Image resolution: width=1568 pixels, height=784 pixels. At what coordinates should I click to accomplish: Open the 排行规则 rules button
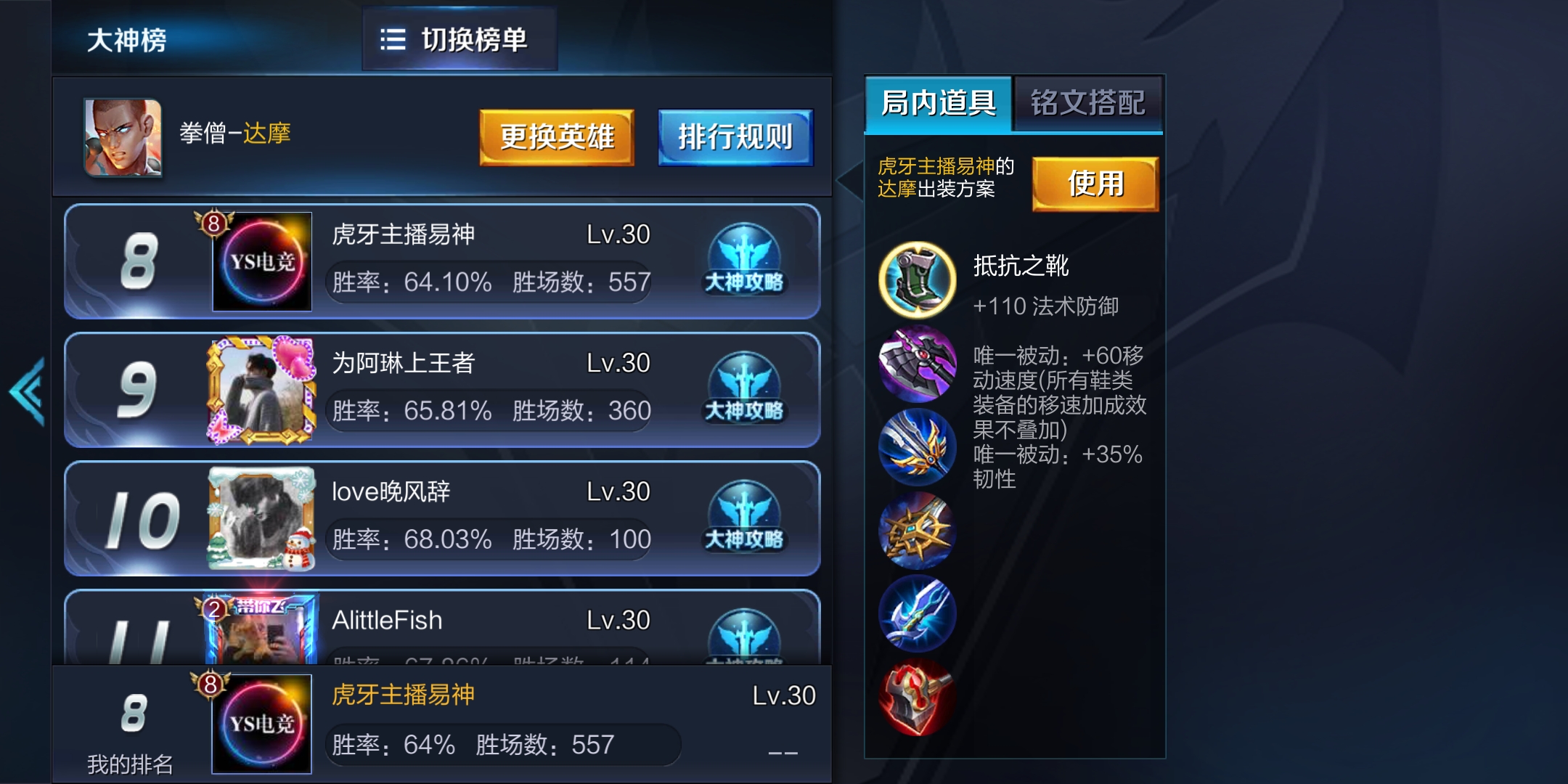735,136
